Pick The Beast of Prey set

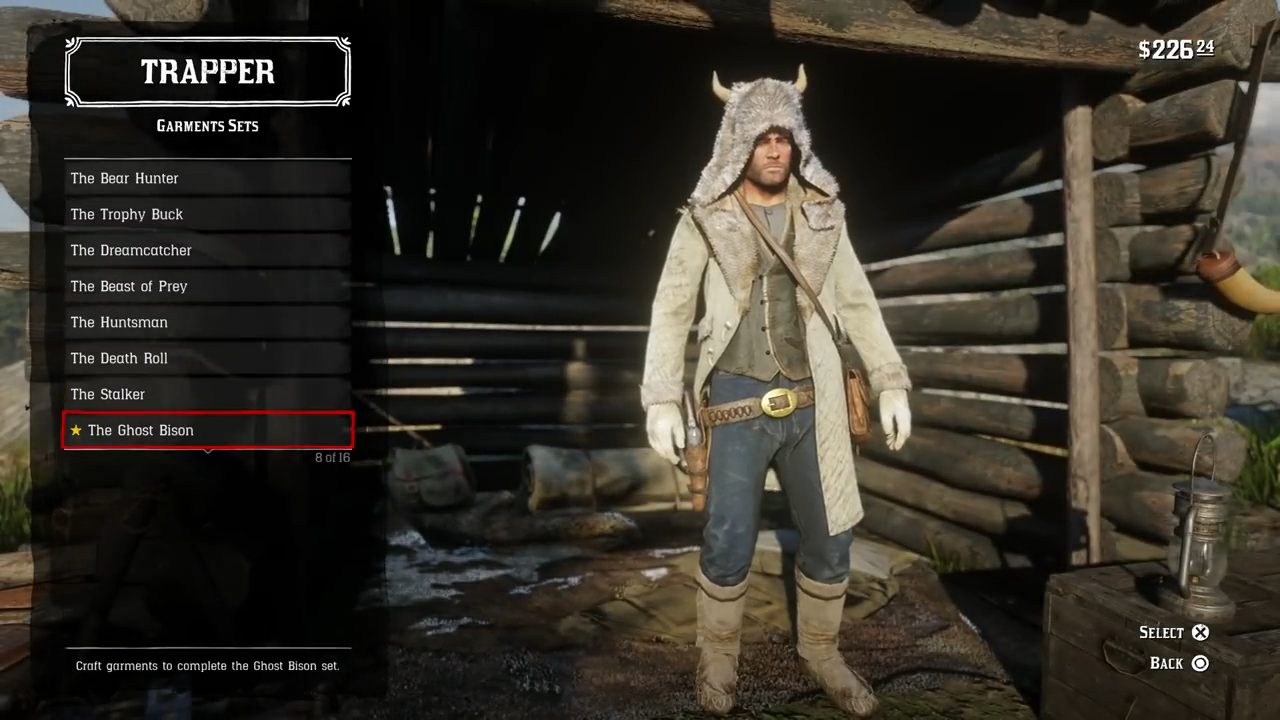(207, 286)
